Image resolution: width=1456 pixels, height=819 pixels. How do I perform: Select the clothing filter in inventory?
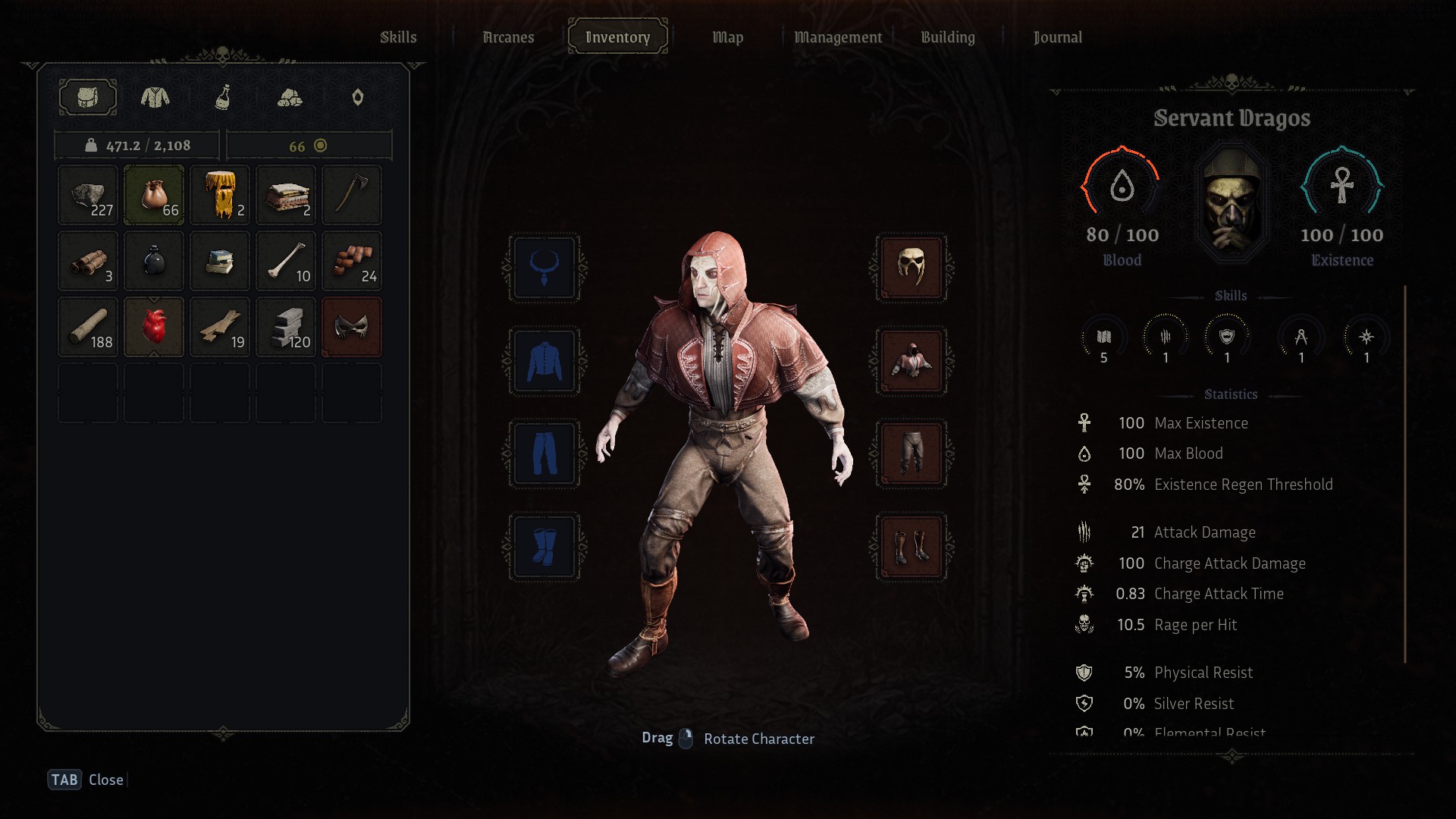pyautogui.click(x=155, y=98)
